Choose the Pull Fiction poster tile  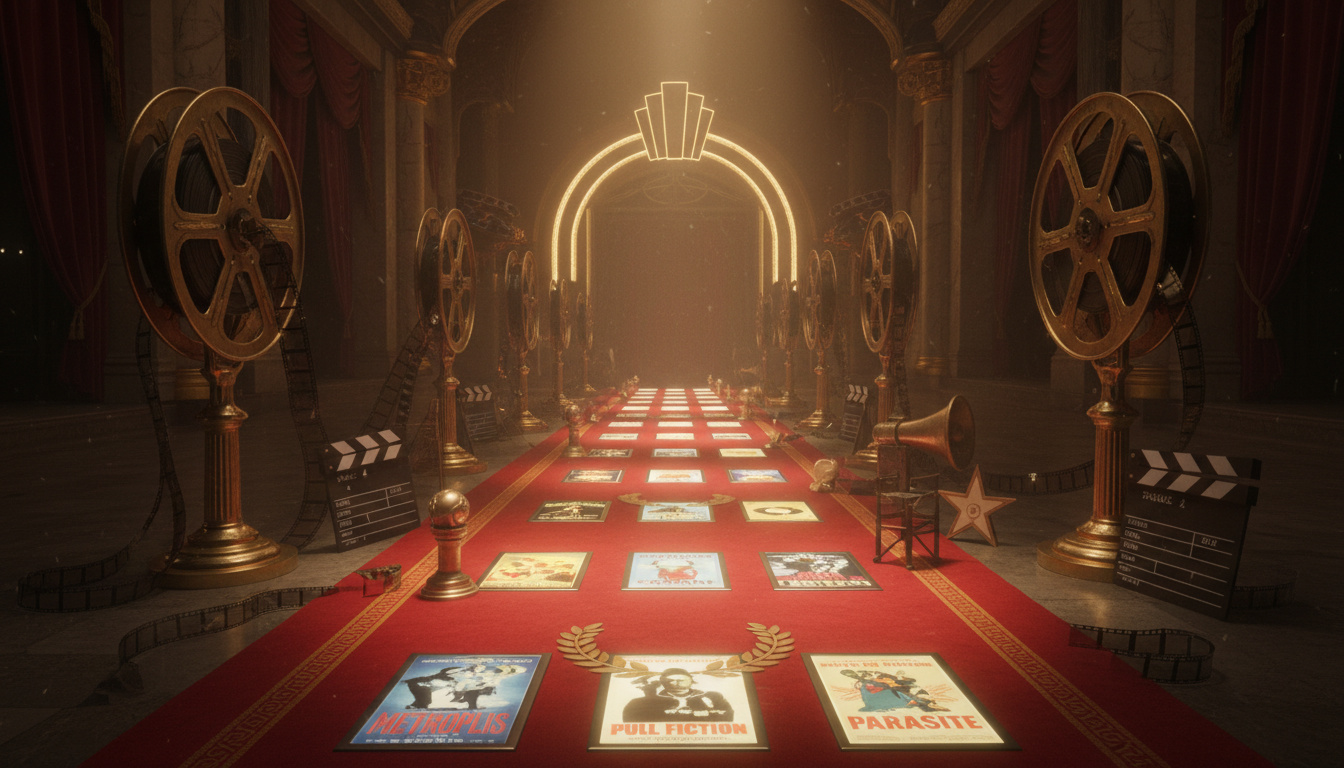pos(679,701)
